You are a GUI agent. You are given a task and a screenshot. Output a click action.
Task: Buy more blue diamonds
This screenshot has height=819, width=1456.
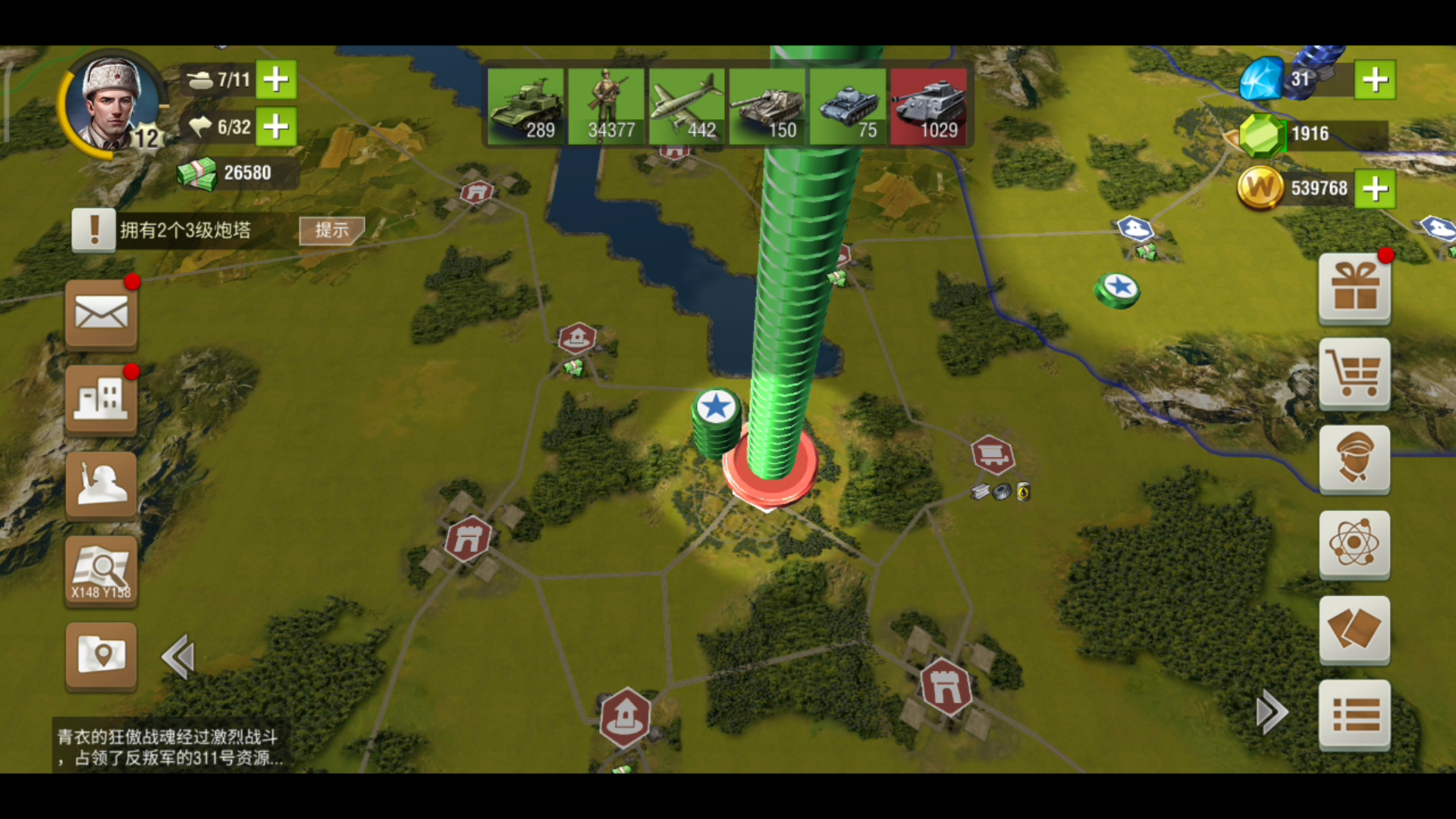1375,79
